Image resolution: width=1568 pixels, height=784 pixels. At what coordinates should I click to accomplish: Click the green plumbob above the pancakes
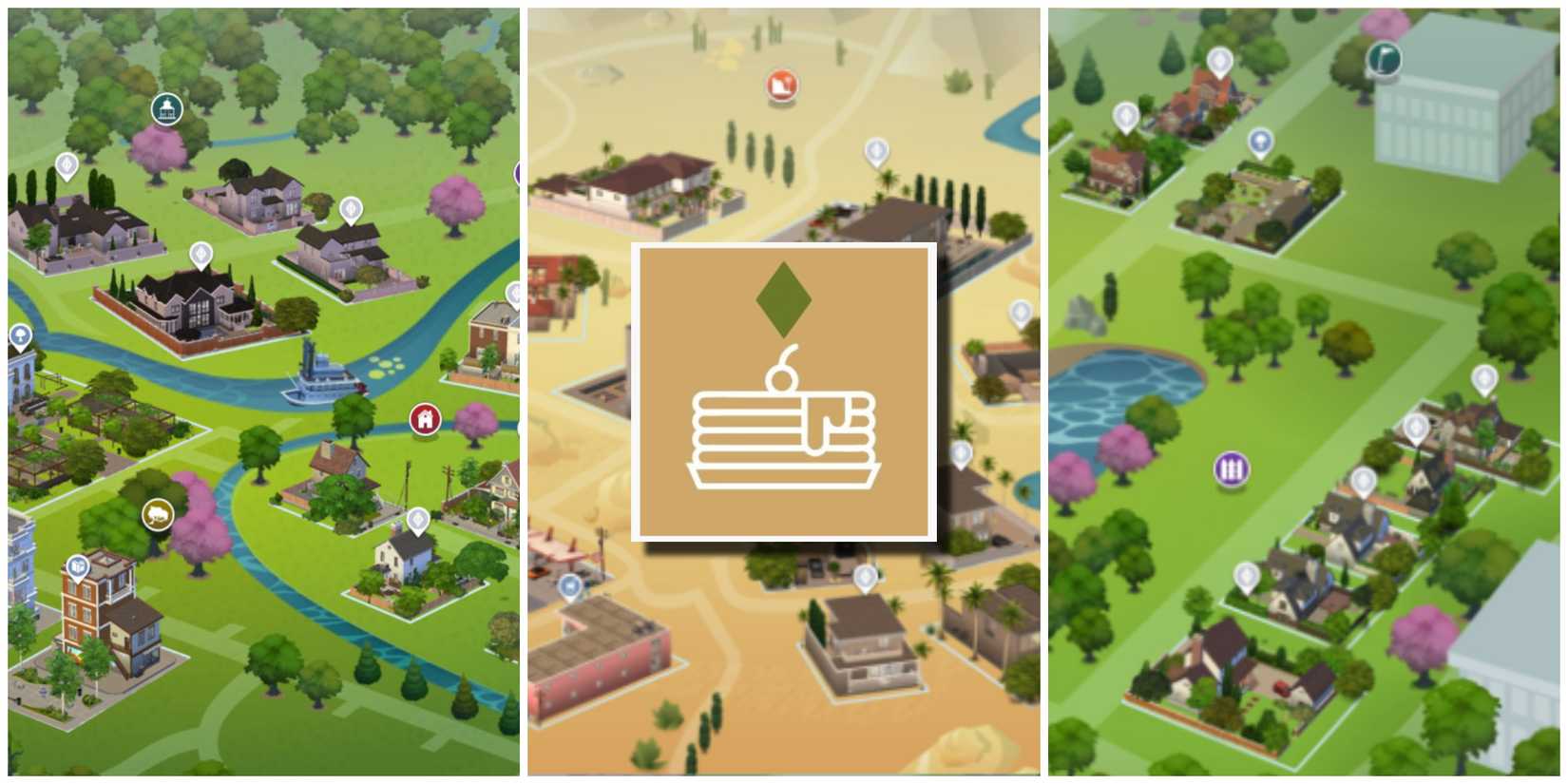point(783,301)
